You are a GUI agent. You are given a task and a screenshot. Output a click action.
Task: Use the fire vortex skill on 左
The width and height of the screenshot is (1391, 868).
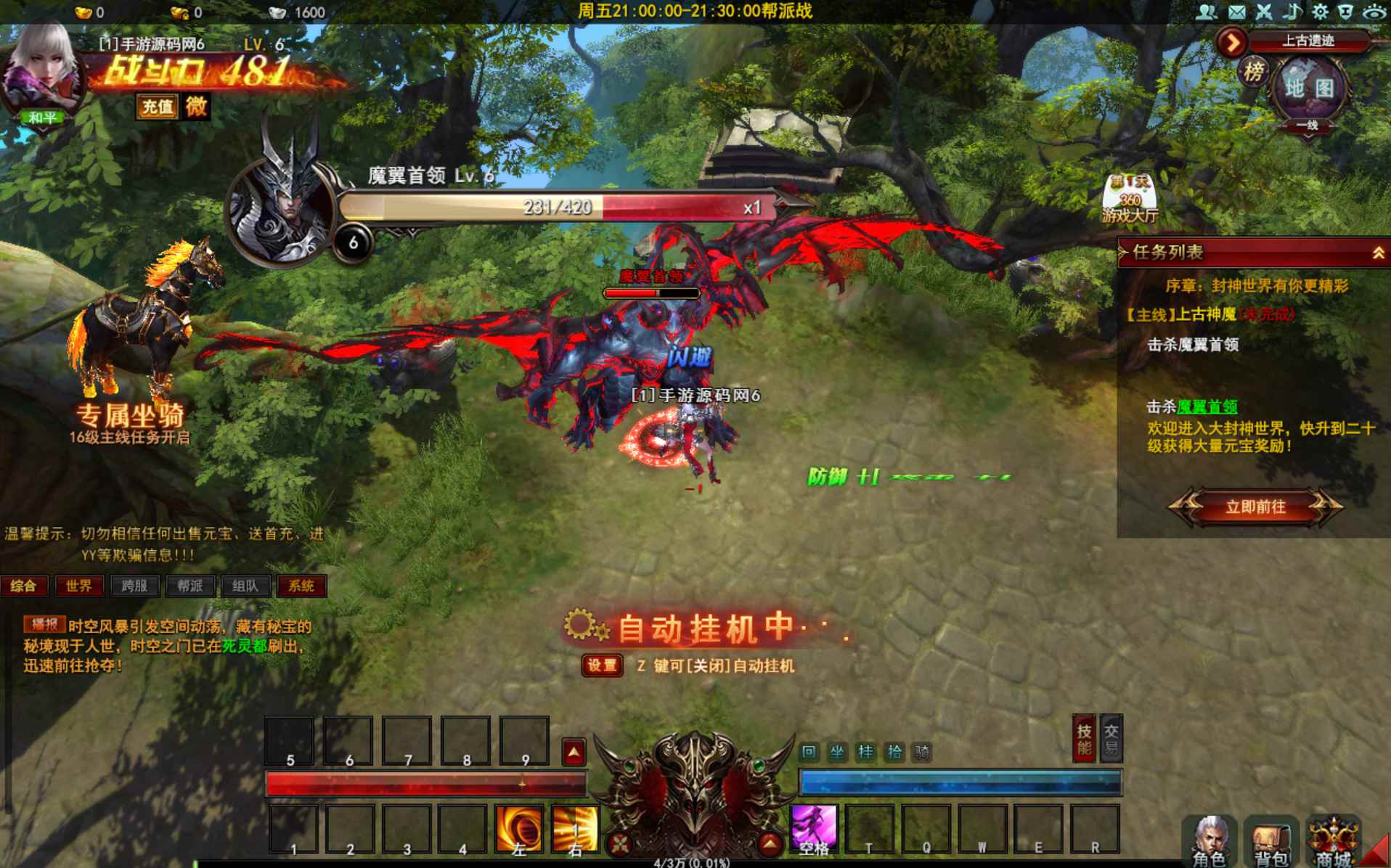click(518, 828)
